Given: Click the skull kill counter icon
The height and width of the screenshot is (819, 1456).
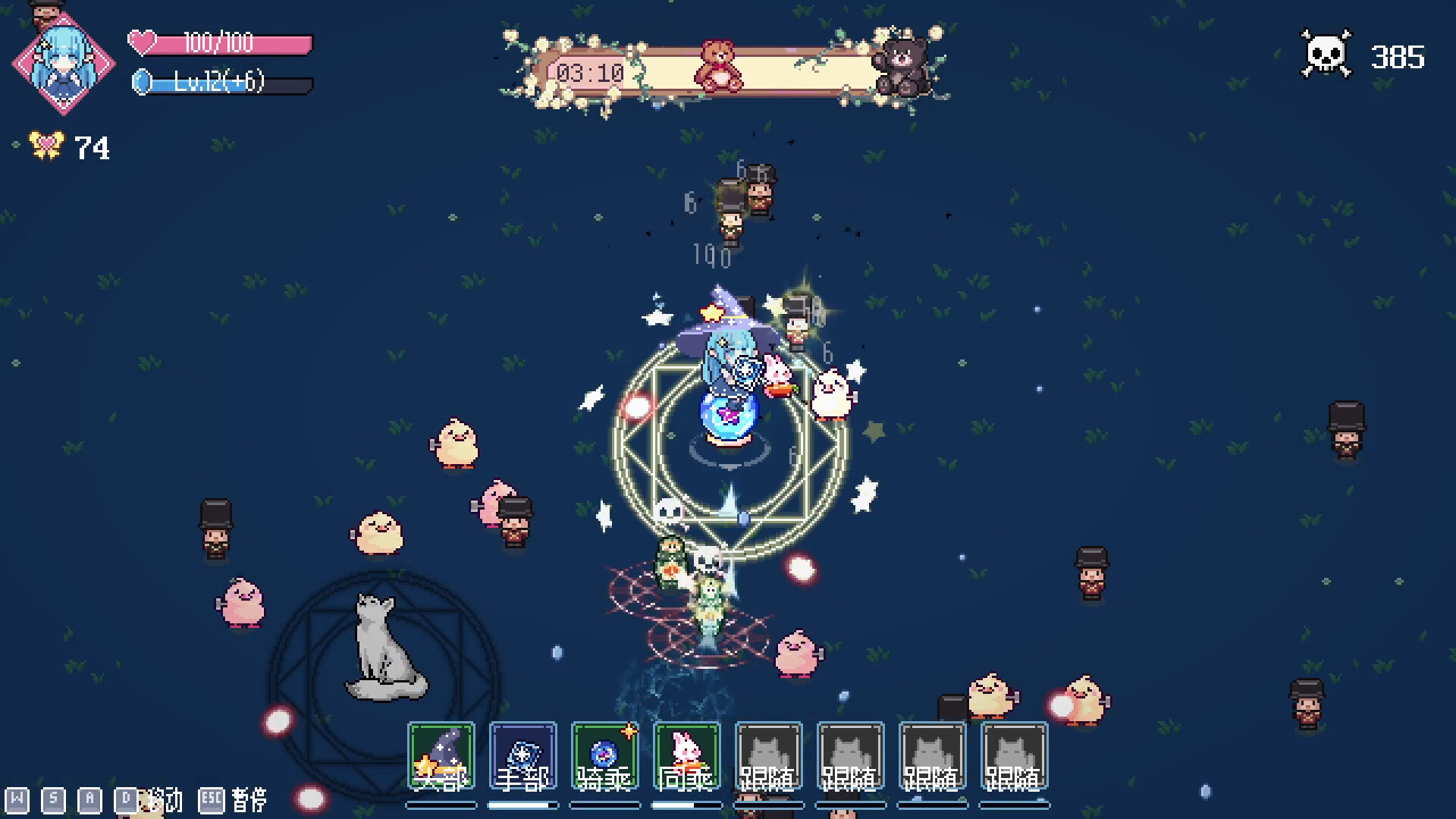Looking at the screenshot, I should 1326,53.
